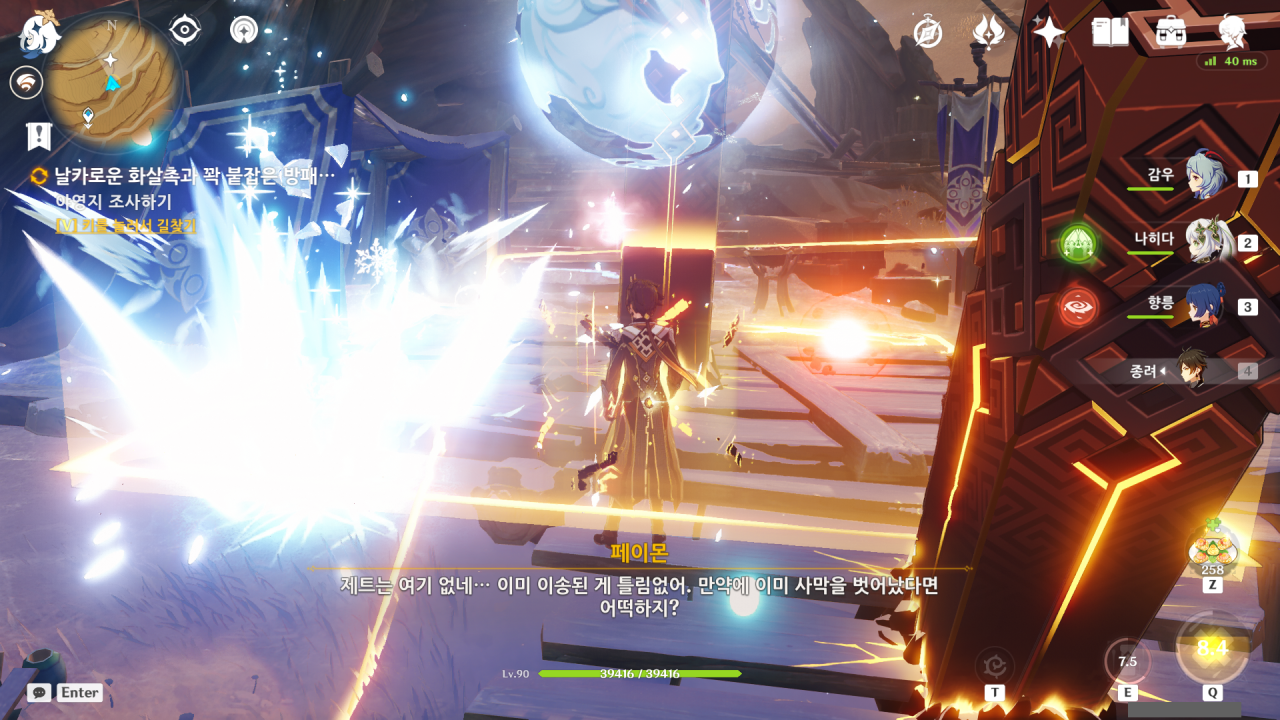This screenshot has width=1280, height=720.
Task: Open the spiral icon next to the minimap
Action: coord(243,30)
